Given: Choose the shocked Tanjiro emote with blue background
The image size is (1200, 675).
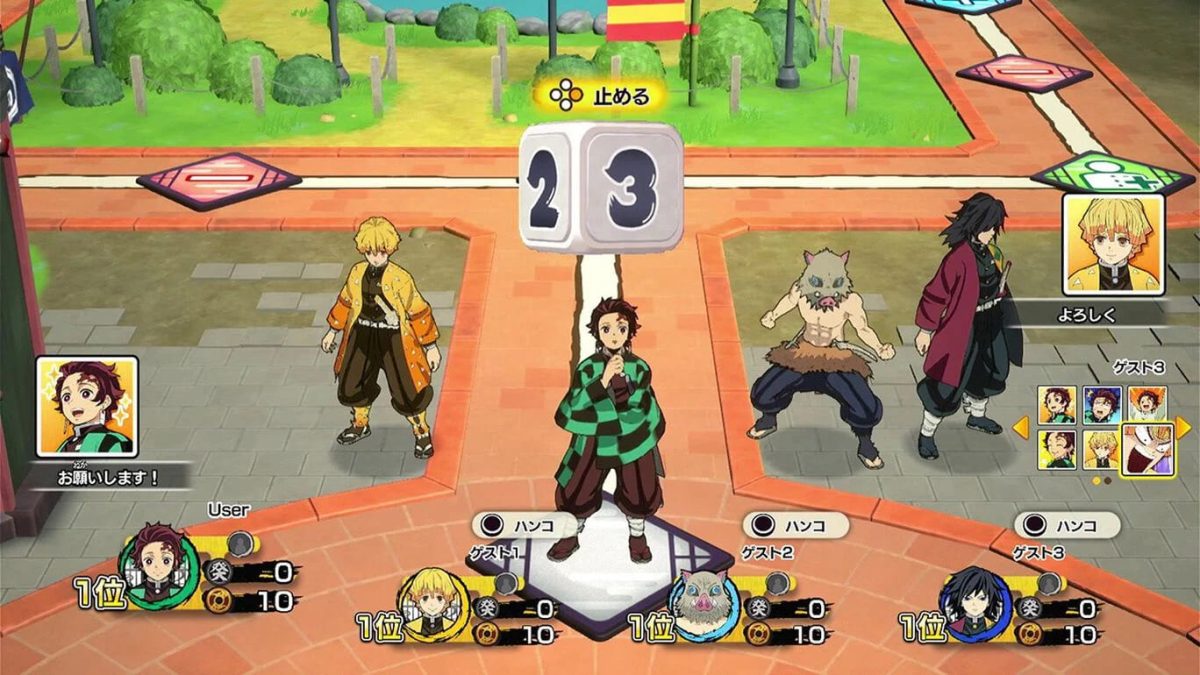Looking at the screenshot, I should click(1102, 405).
